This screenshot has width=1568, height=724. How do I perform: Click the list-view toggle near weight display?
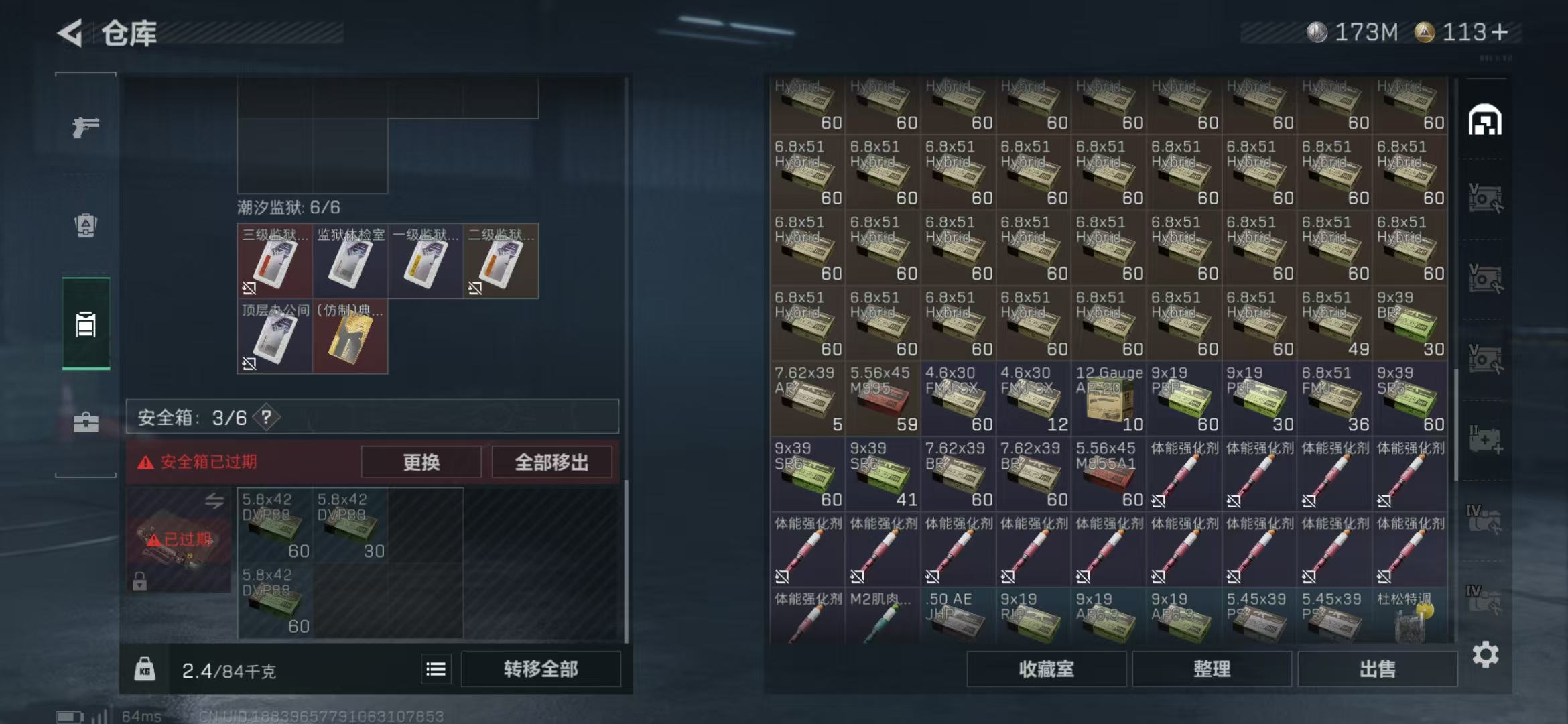tap(435, 668)
